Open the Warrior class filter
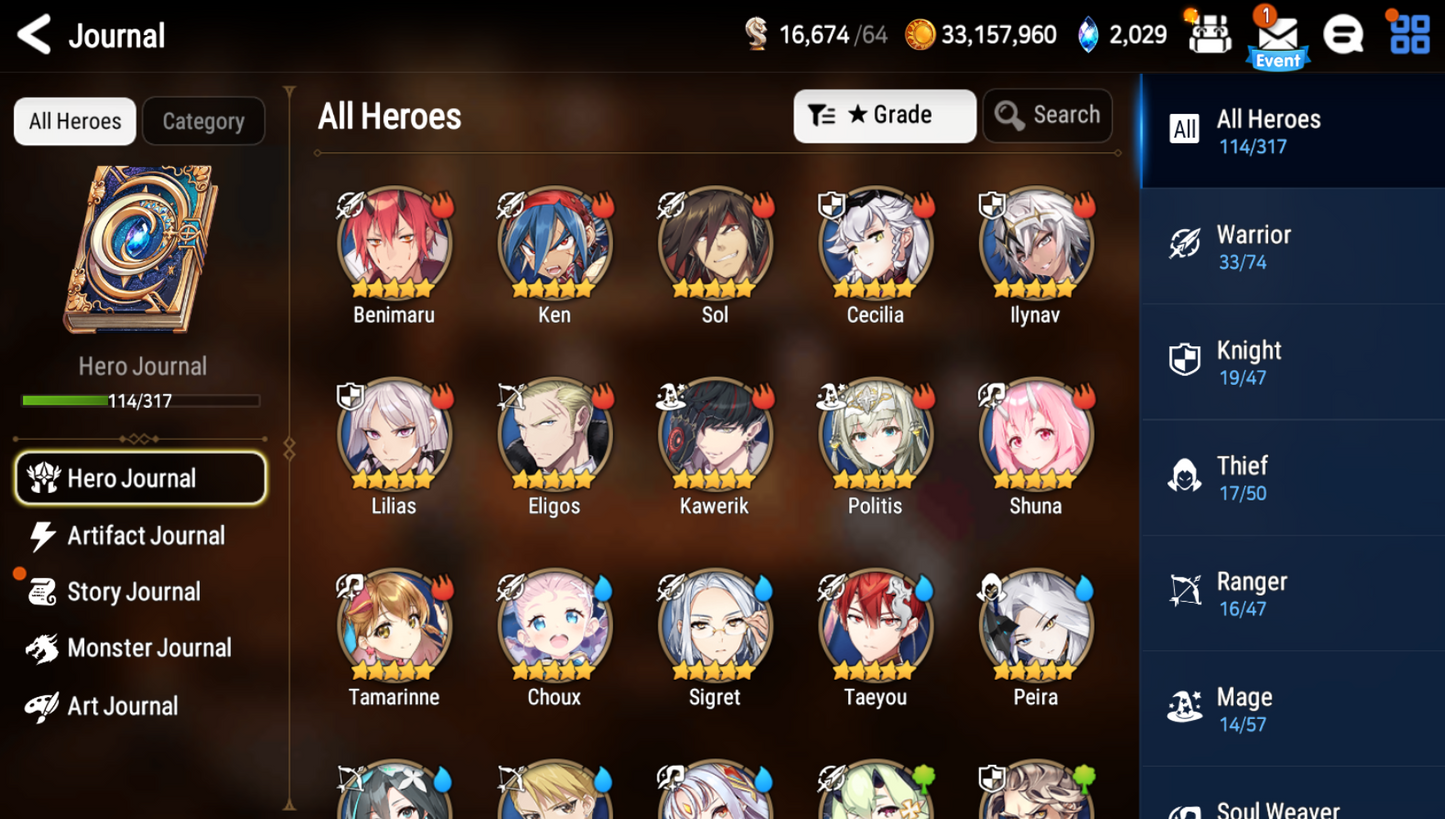The width and height of the screenshot is (1445, 819). [x=1291, y=246]
